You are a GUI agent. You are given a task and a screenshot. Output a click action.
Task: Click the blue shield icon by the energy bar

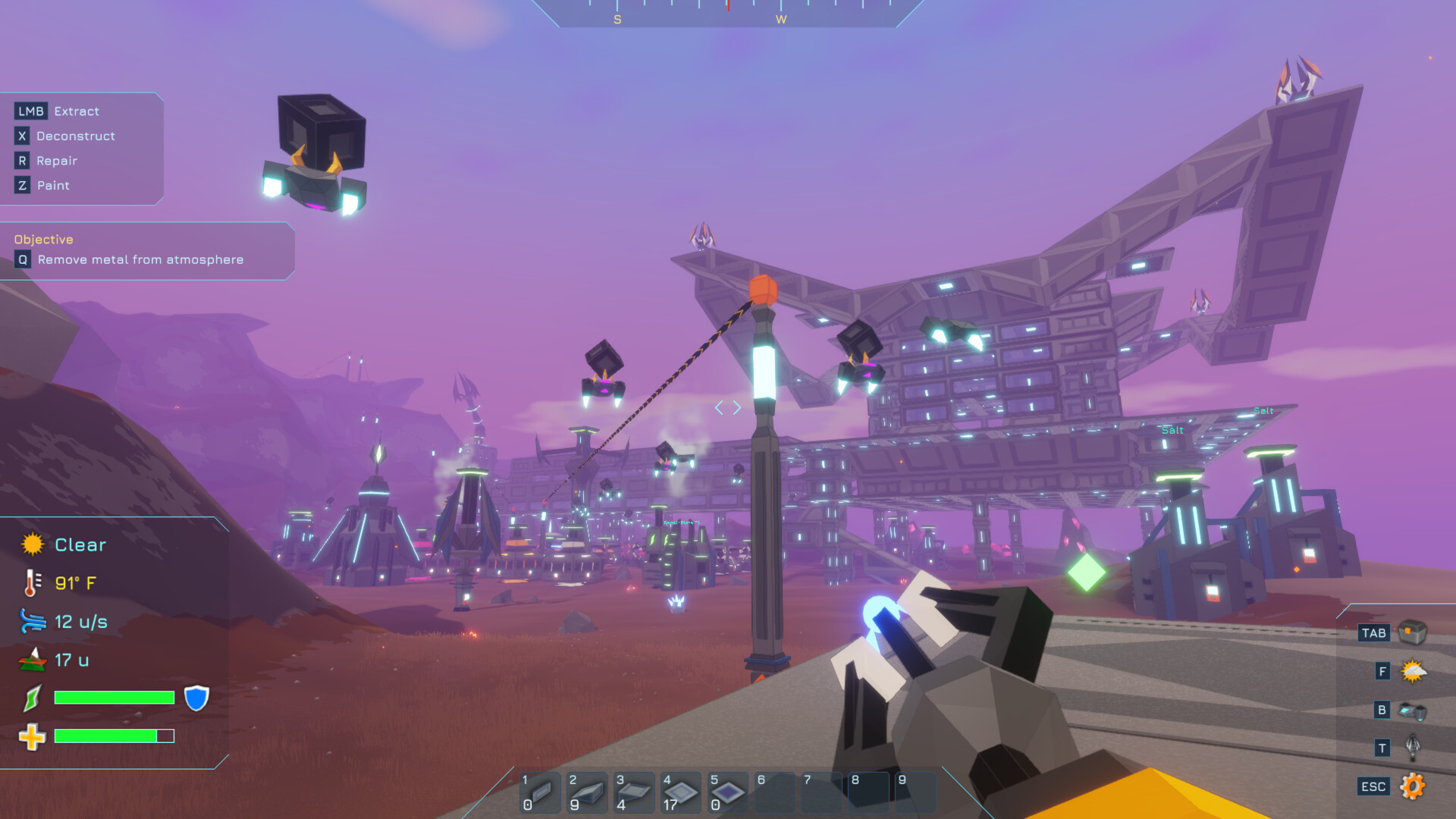pyautogui.click(x=196, y=698)
